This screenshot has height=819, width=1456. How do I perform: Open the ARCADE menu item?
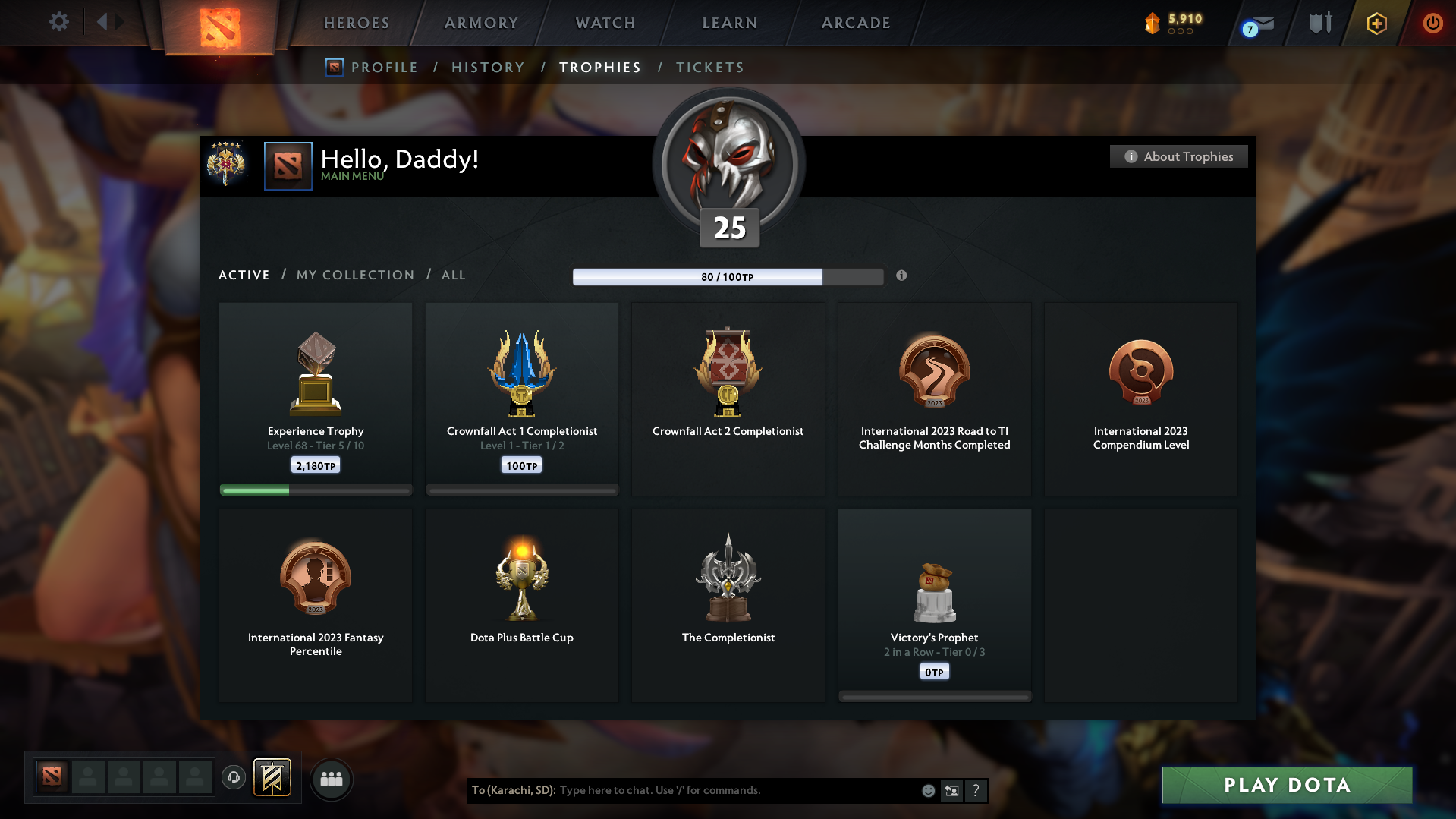[855, 23]
